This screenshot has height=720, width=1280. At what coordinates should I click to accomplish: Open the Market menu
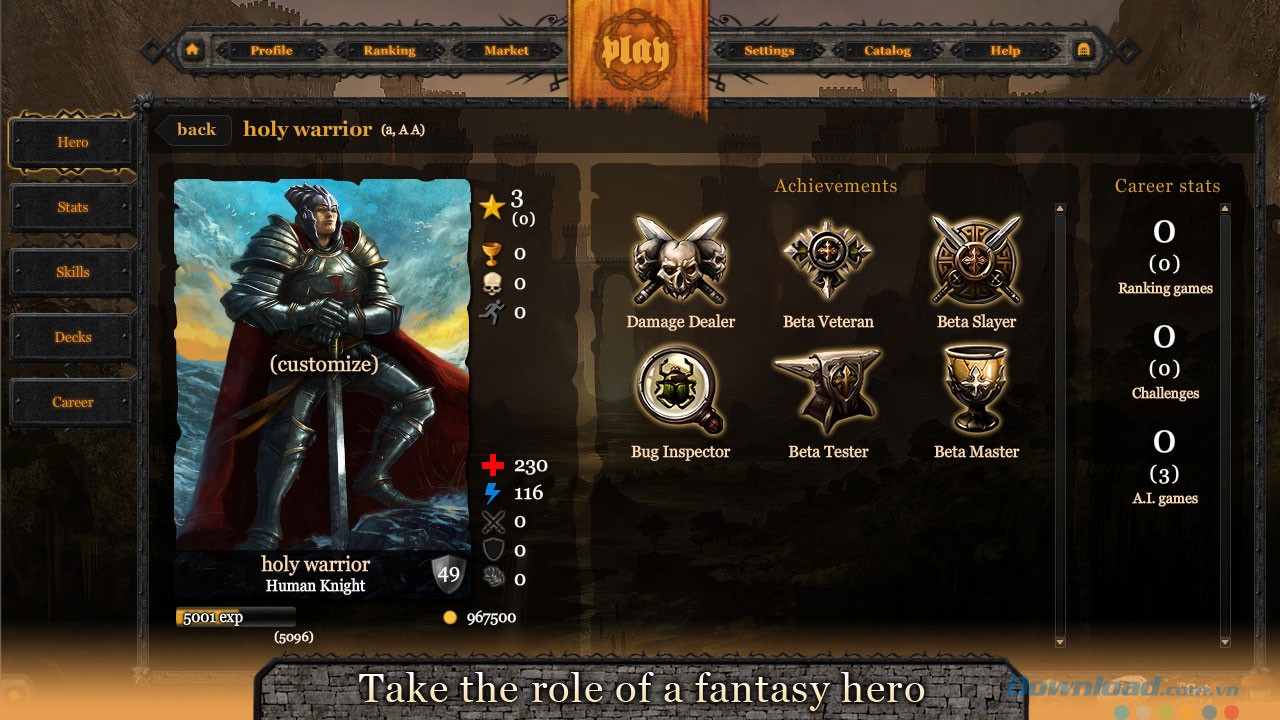(x=506, y=50)
